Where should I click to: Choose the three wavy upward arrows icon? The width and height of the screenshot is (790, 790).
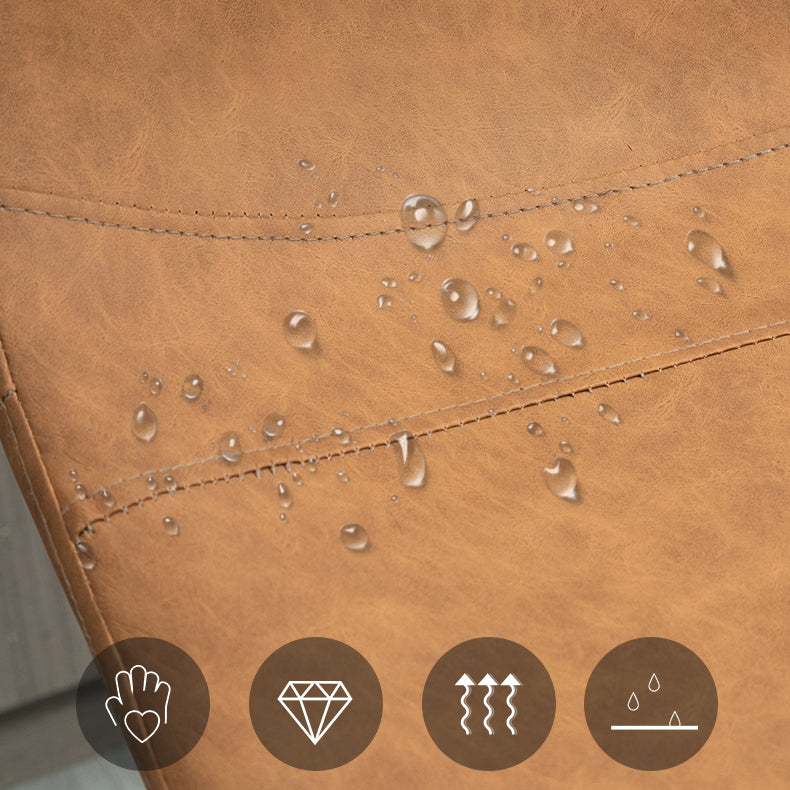(x=488, y=704)
